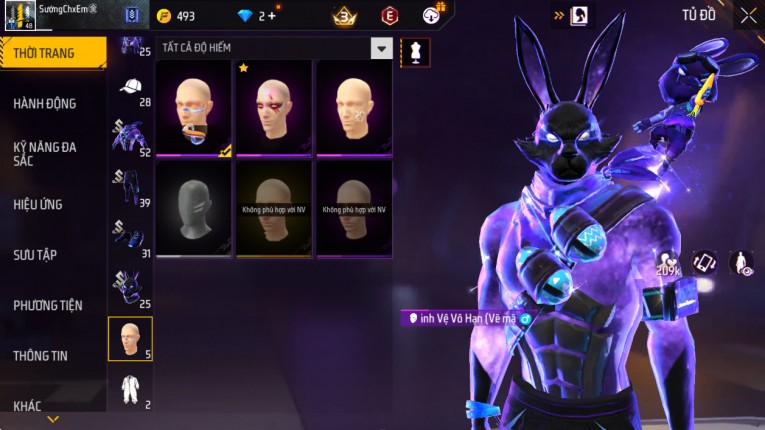Select the THỜI TRANG category

pyautogui.click(x=52, y=53)
